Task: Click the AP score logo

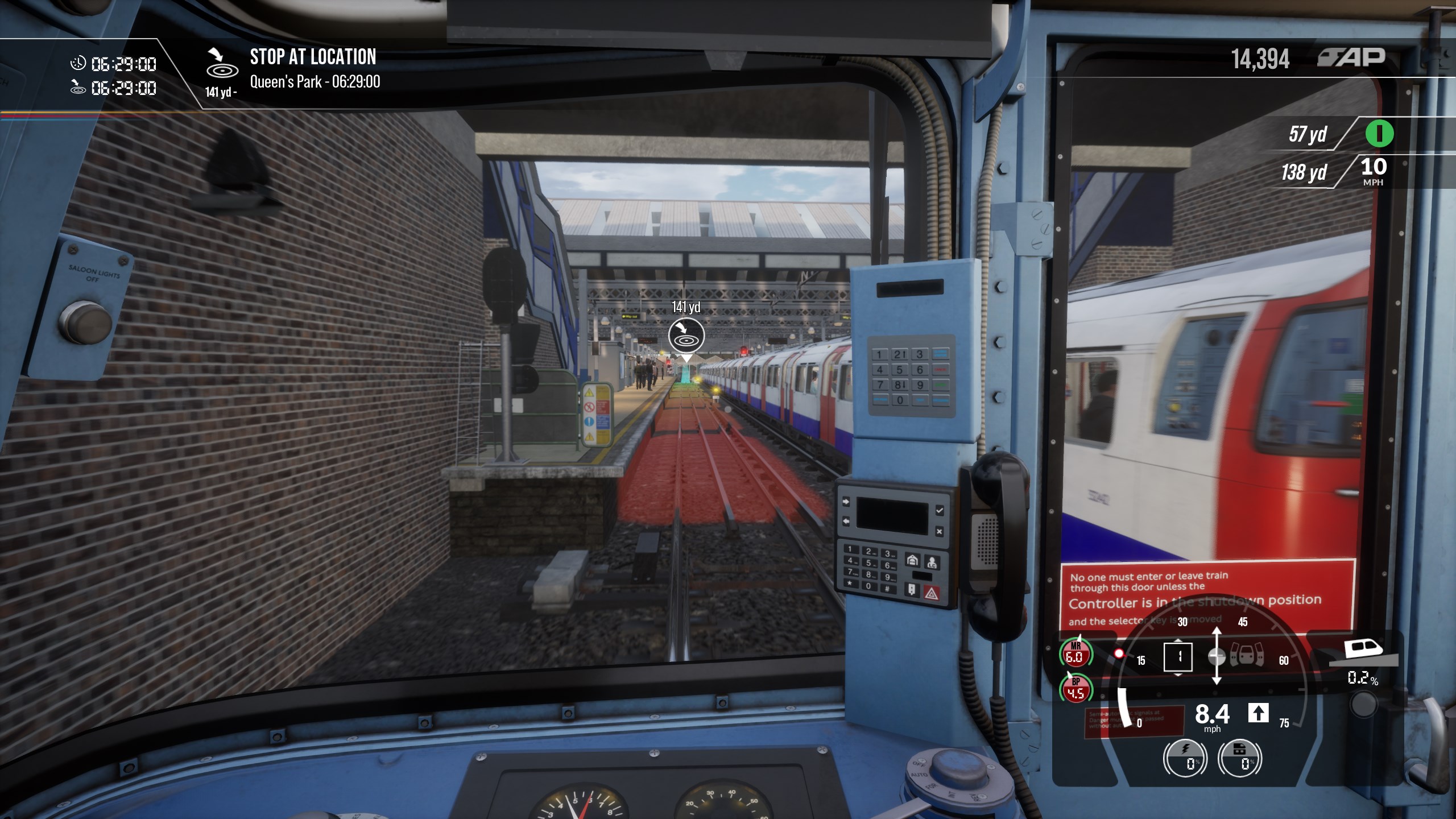Action: point(1351,57)
